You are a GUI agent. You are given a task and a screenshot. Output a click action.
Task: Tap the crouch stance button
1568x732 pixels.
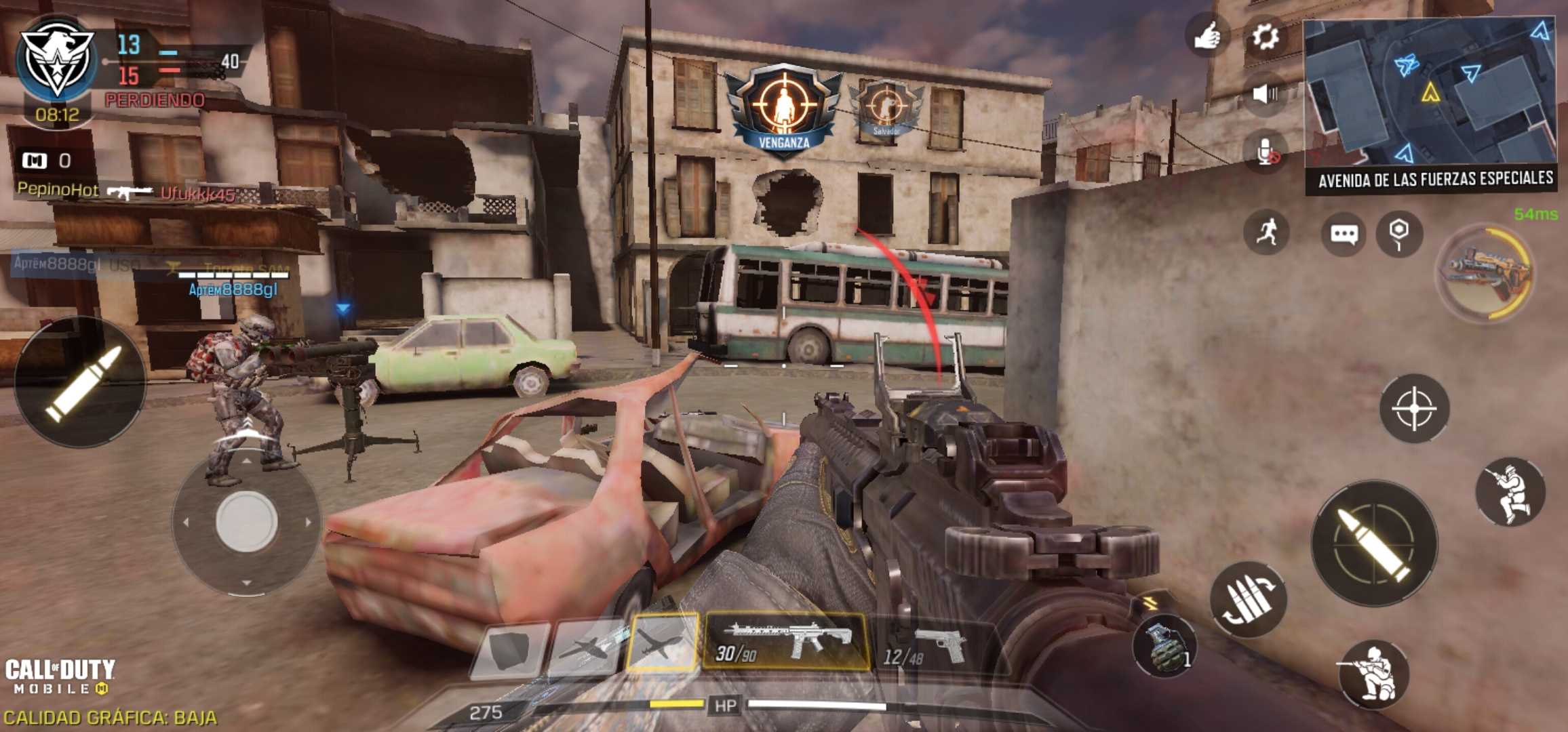1510,493
